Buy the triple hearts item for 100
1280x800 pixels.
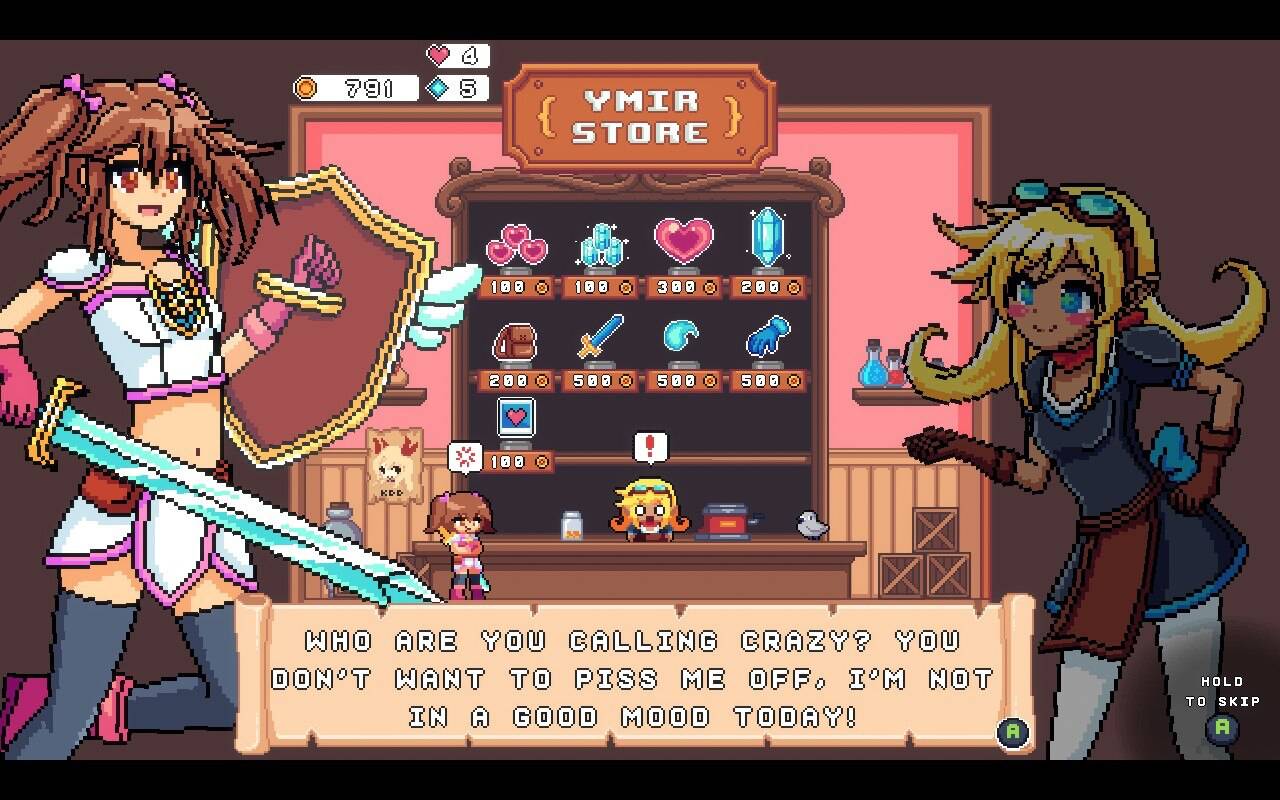[x=516, y=245]
